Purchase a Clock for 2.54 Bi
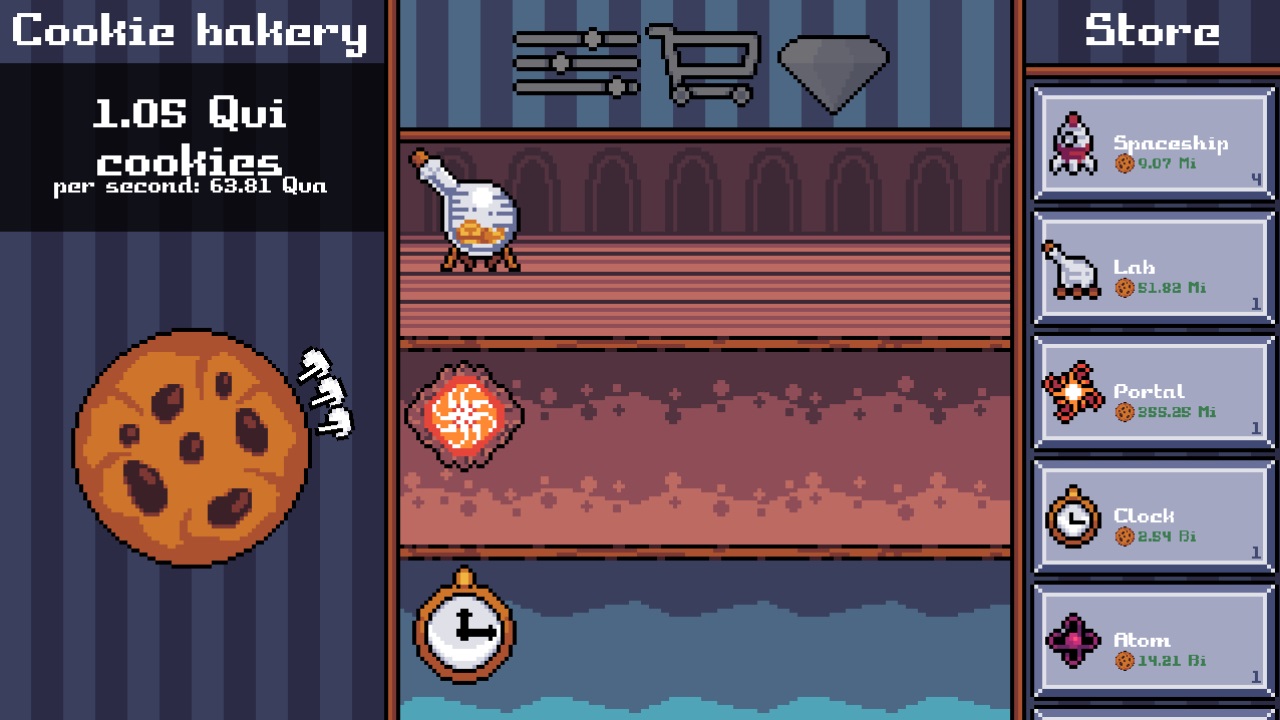The width and height of the screenshot is (1280, 720). tap(1152, 517)
